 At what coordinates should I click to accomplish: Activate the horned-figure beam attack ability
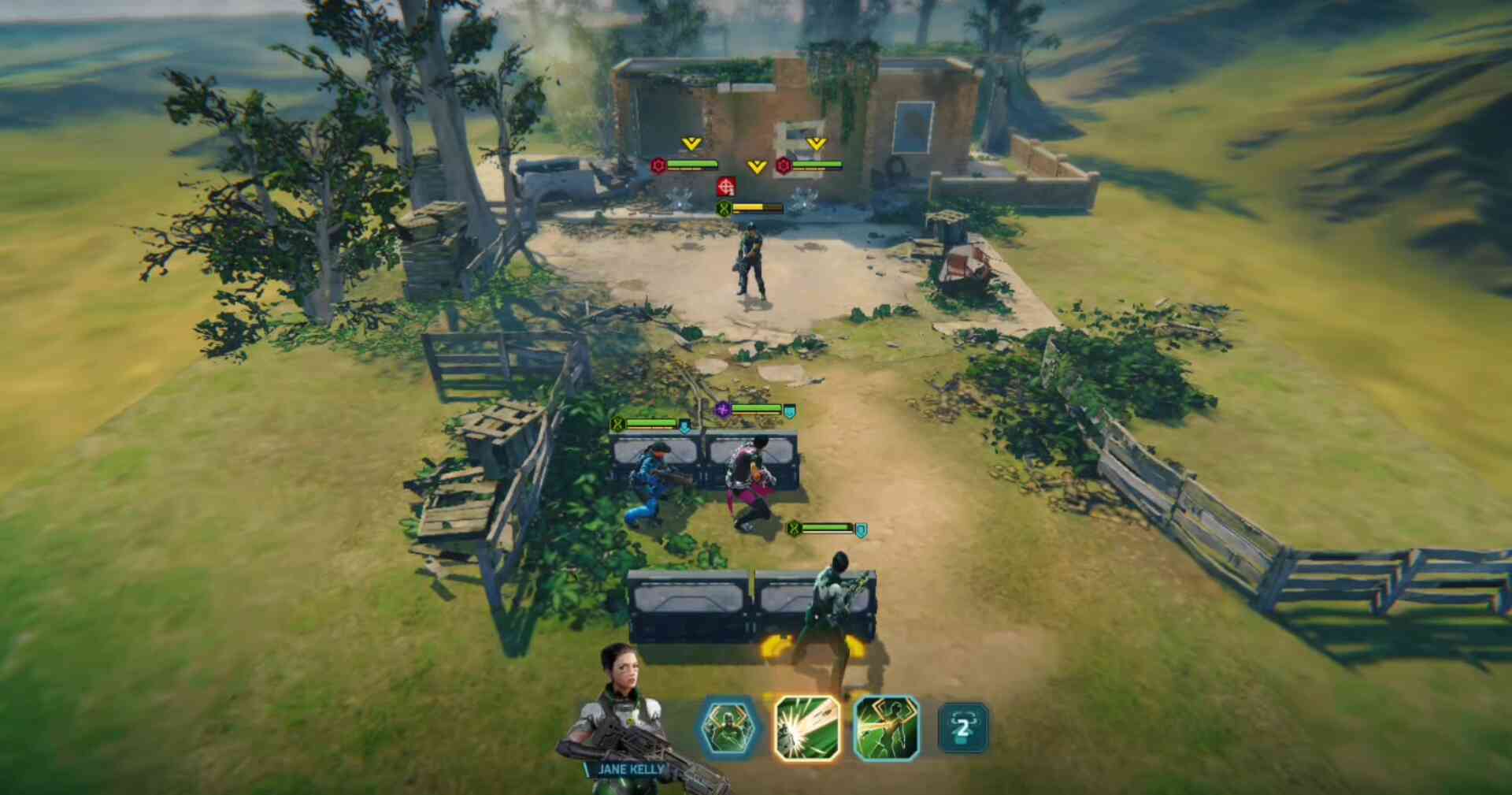point(887,728)
